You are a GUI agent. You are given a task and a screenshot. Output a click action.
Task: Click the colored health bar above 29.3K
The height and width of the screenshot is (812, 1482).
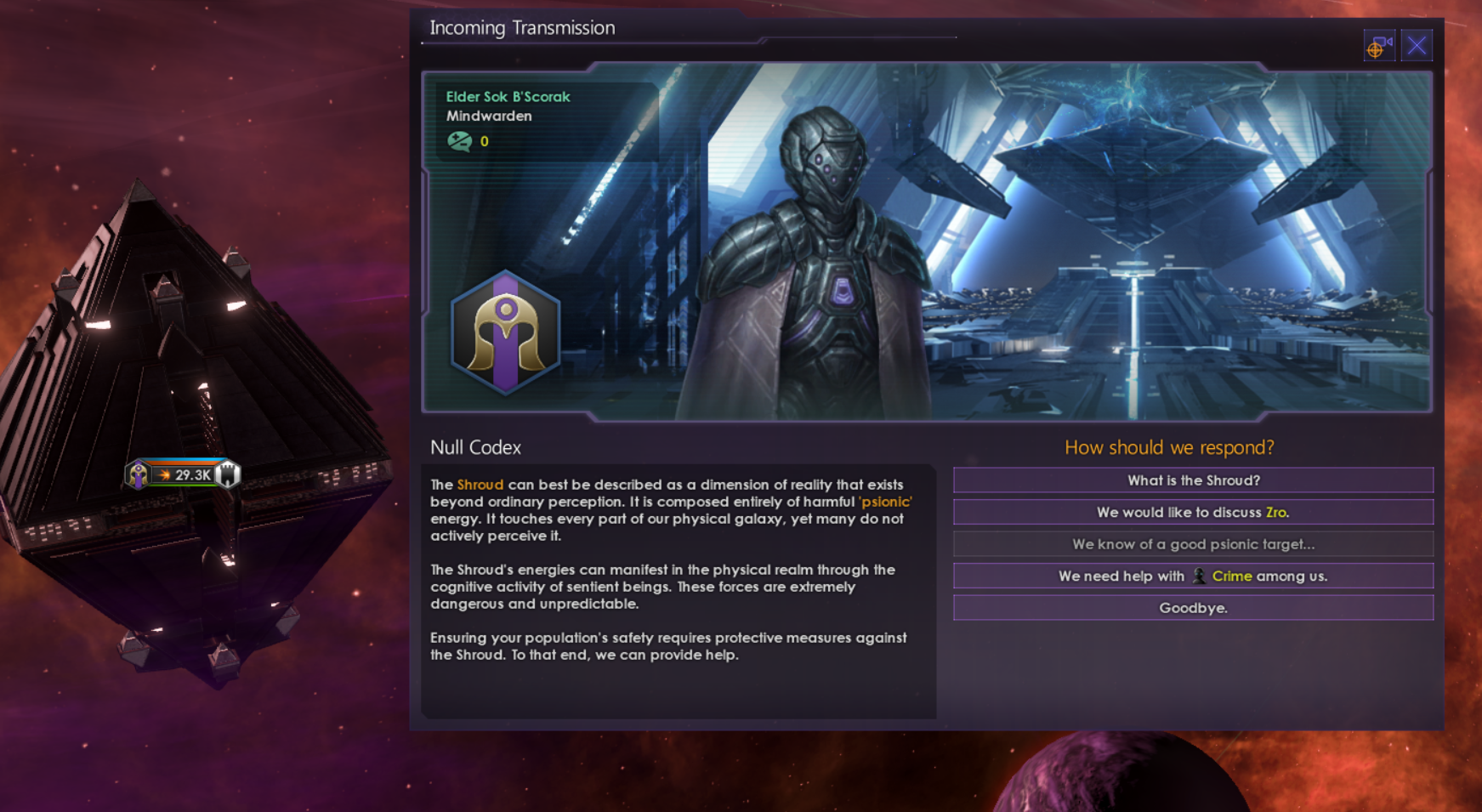pos(183,460)
